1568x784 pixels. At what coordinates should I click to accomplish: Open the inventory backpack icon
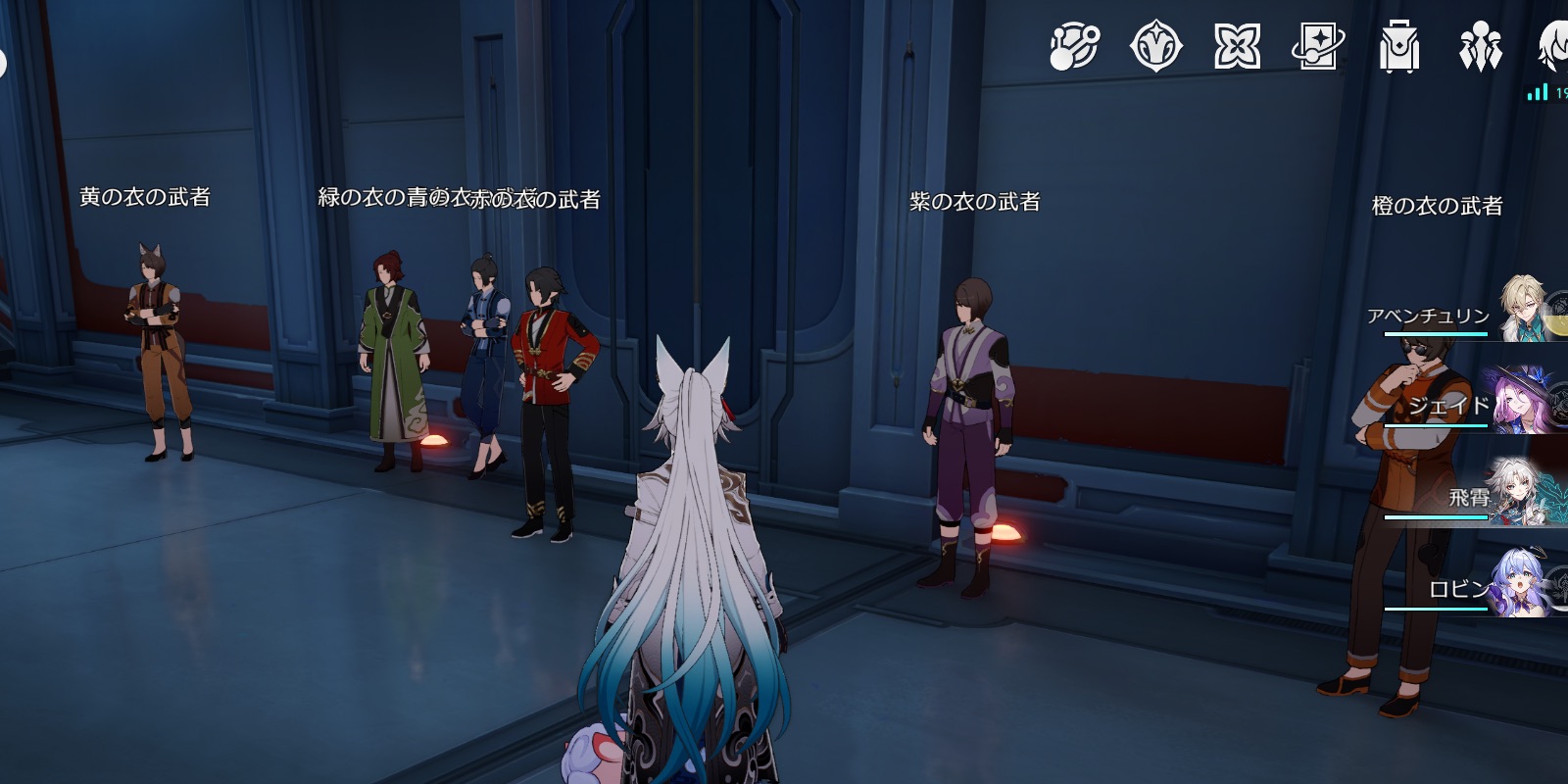[1401, 44]
